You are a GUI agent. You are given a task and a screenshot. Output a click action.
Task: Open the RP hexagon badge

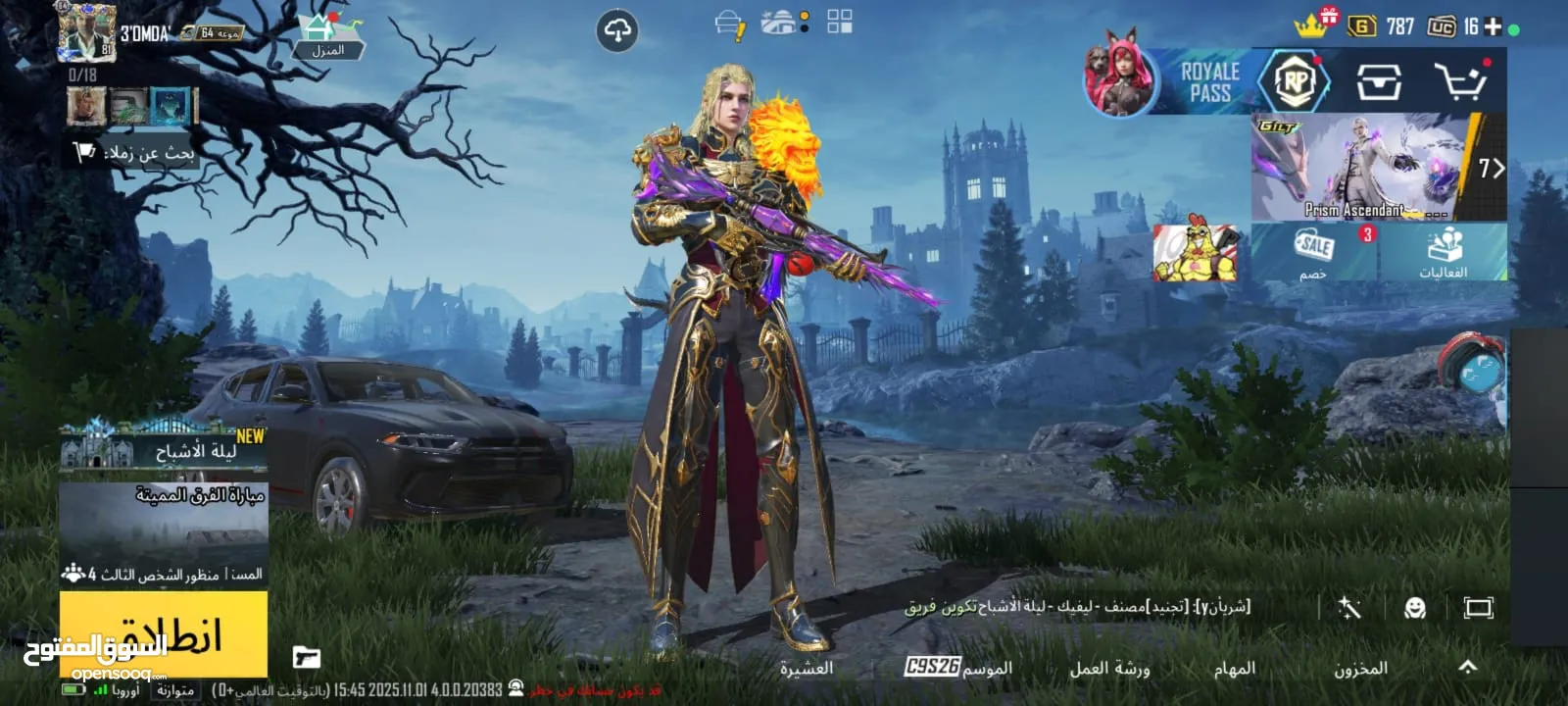(1295, 81)
